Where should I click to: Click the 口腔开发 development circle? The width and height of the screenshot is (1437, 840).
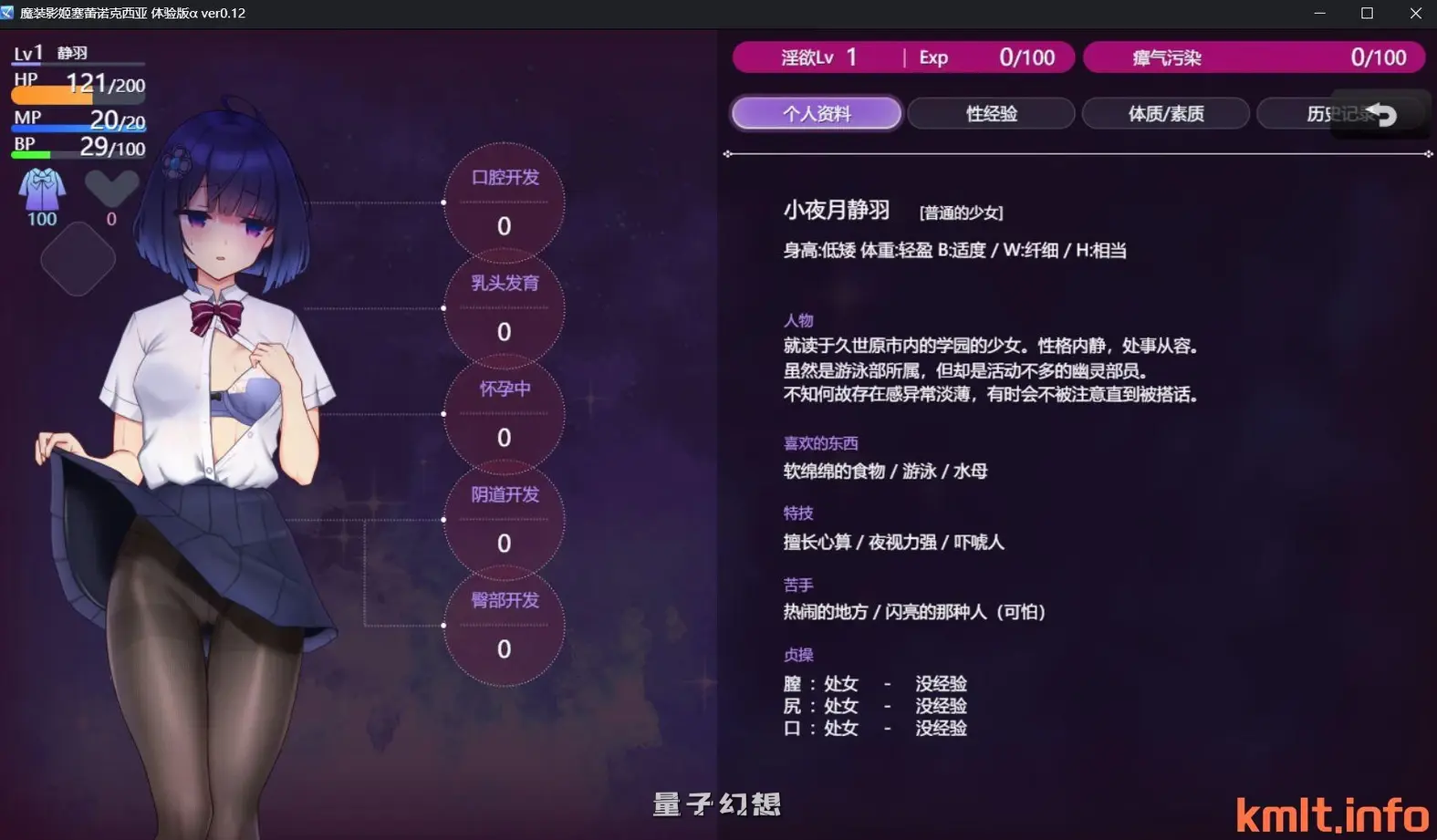pyautogui.click(x=503, y=204)
